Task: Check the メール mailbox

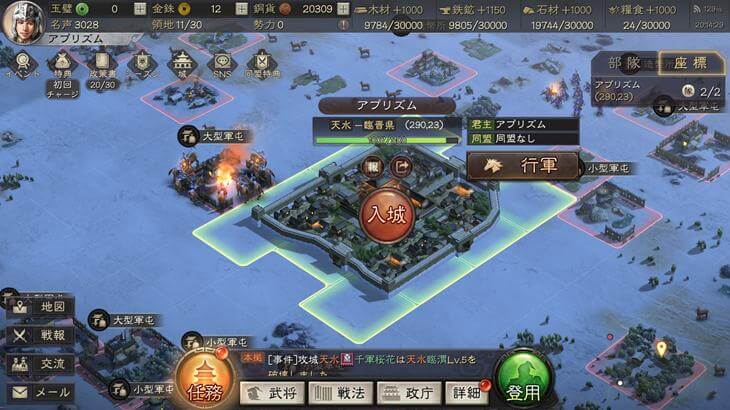Action: point(39,393)
